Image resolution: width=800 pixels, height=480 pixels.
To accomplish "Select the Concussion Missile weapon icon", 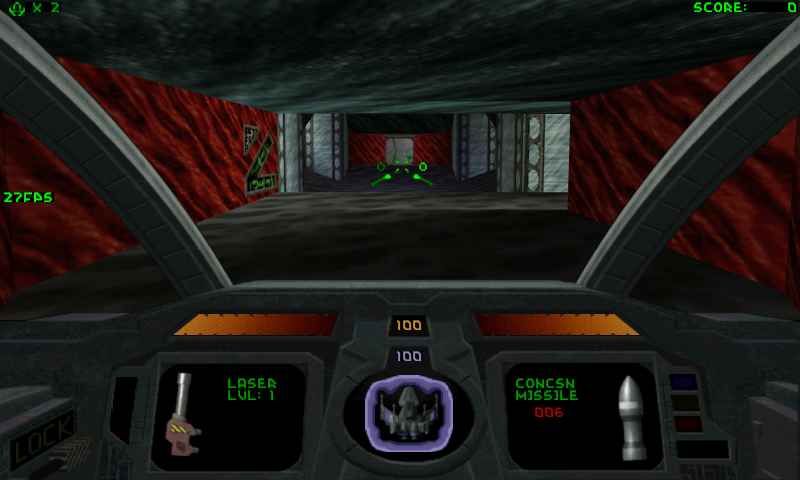I will [x=628, y=418].
